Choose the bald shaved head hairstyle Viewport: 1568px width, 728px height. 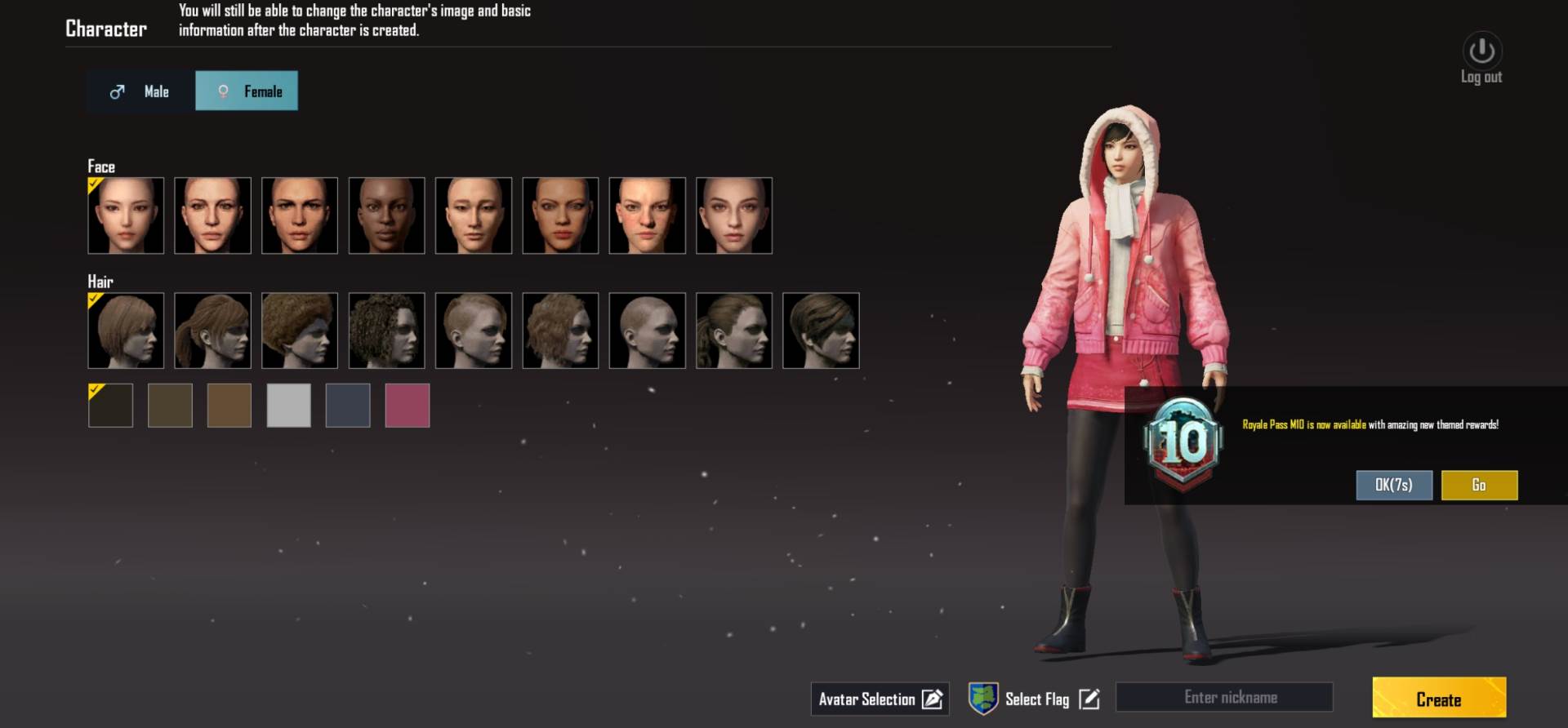pyautogui.click(x=647, y=331)
